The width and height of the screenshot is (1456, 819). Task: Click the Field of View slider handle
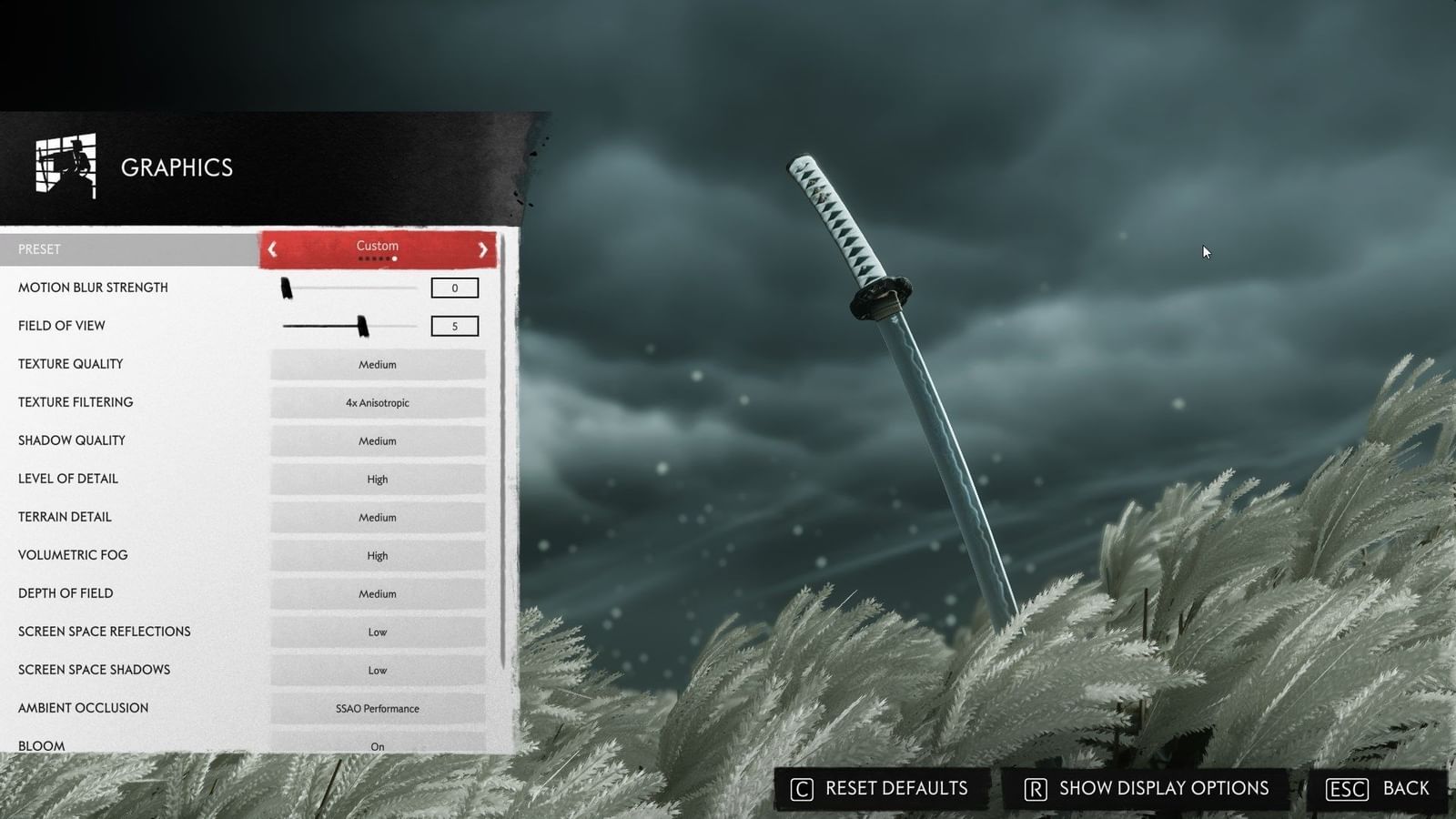[x=363, y=325]
